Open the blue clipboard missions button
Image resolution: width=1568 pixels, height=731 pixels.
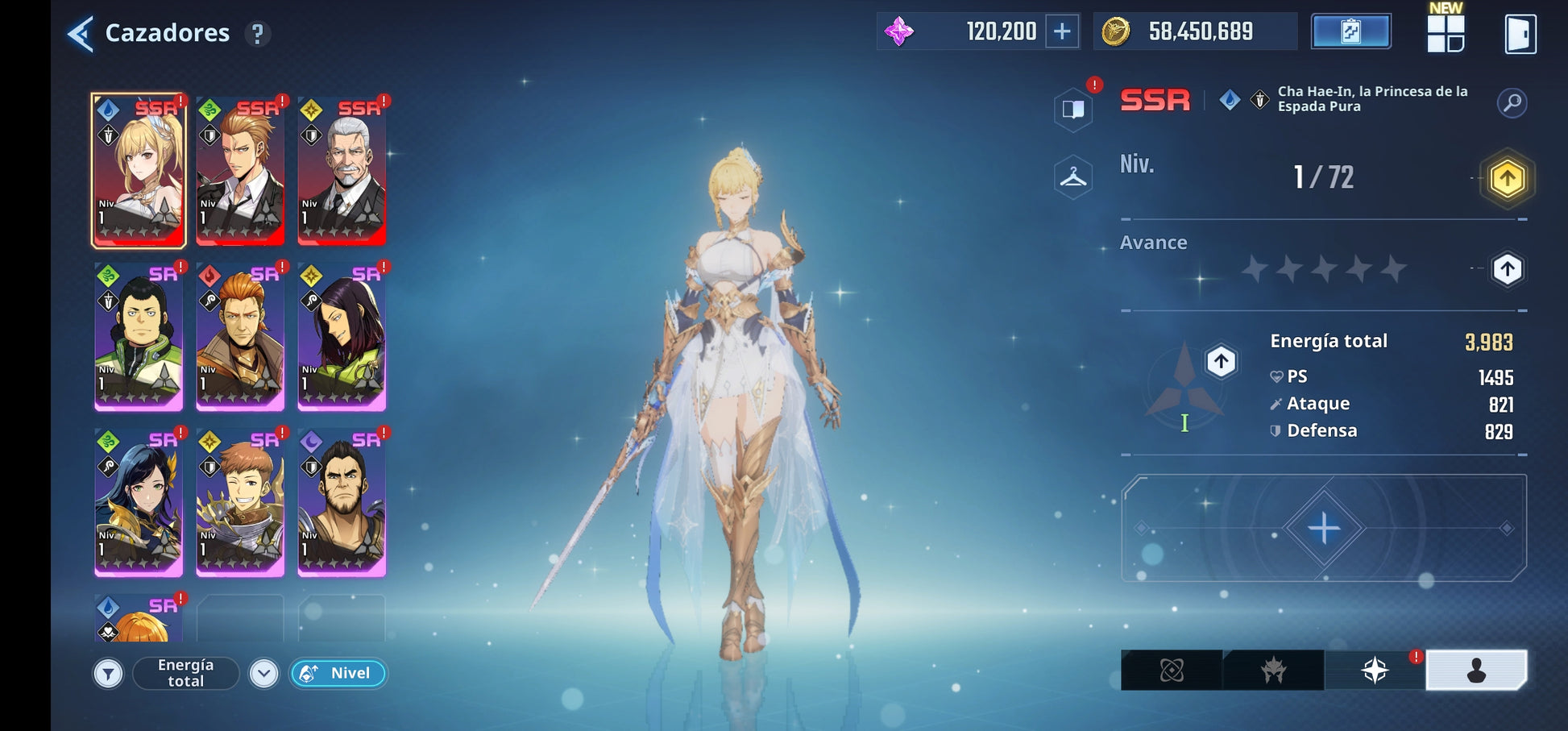click(1350, 31)
